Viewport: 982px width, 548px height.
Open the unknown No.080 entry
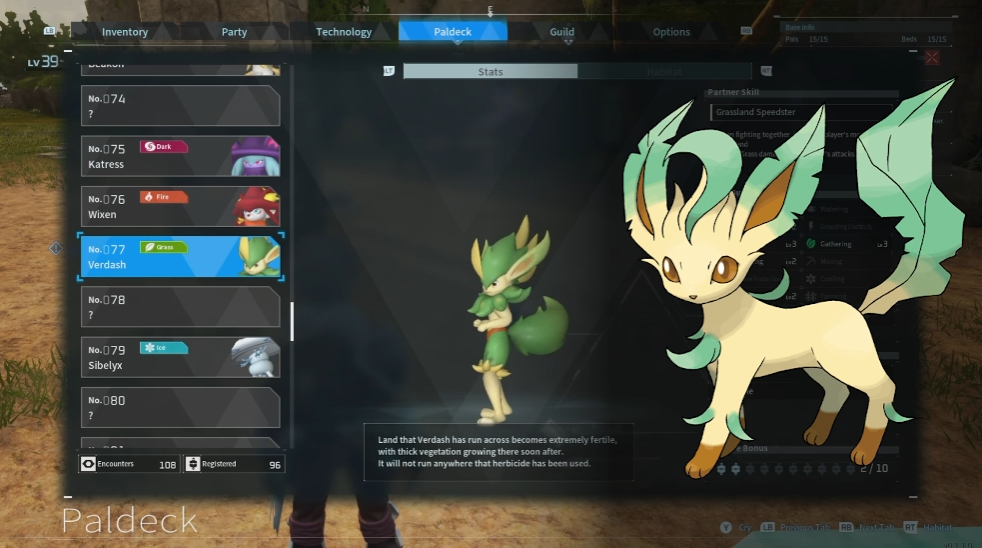180,407
